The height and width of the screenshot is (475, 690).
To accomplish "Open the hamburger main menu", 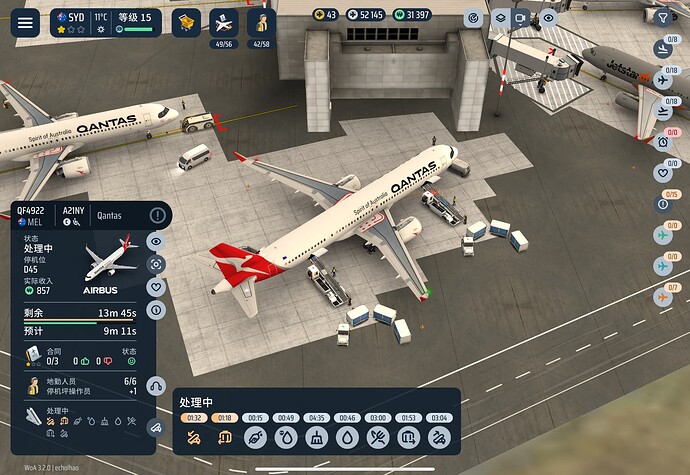I will click(24, 22).
